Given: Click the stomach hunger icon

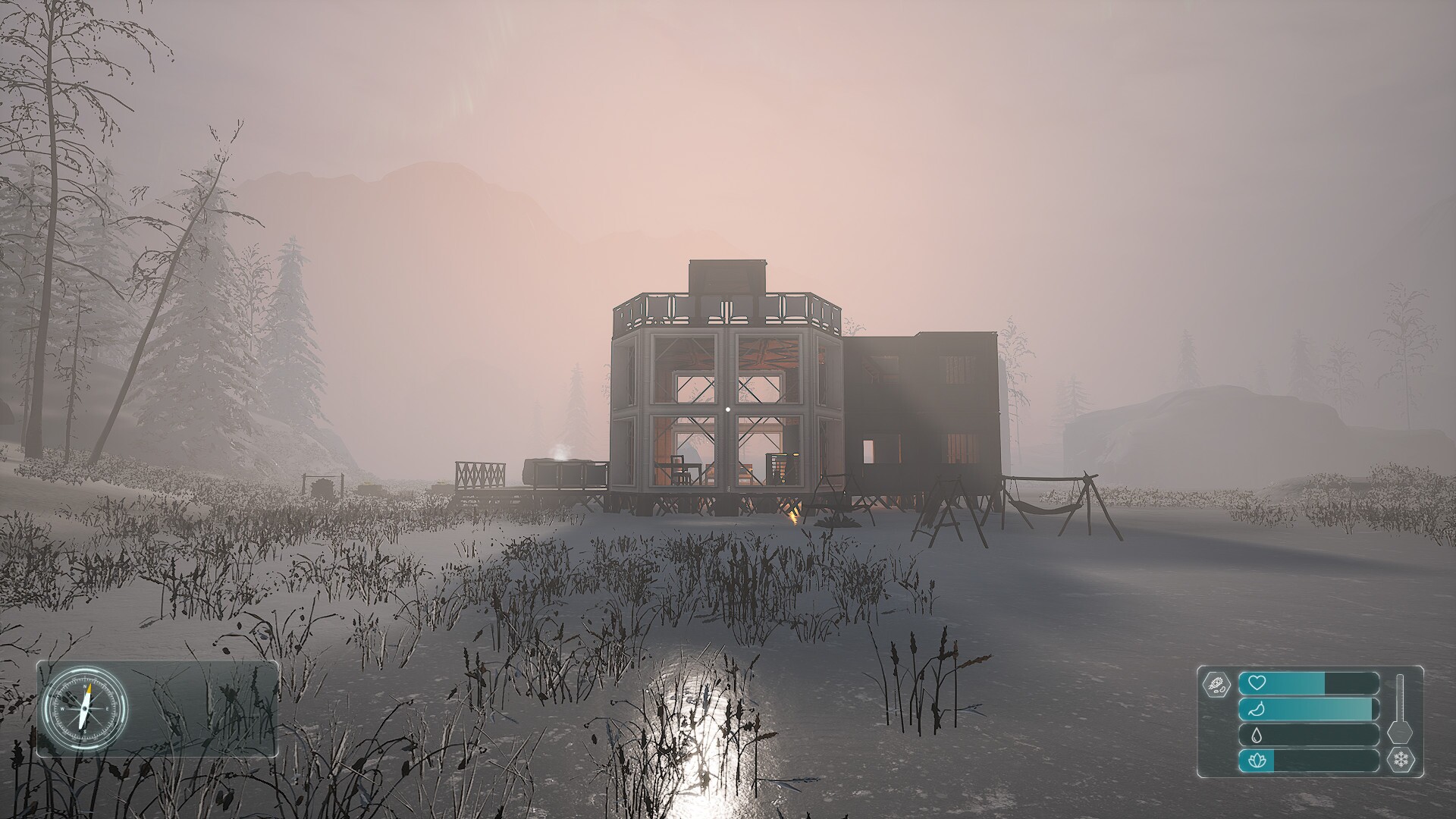Looking at the screenshot, I should (x=1257, y=708).
